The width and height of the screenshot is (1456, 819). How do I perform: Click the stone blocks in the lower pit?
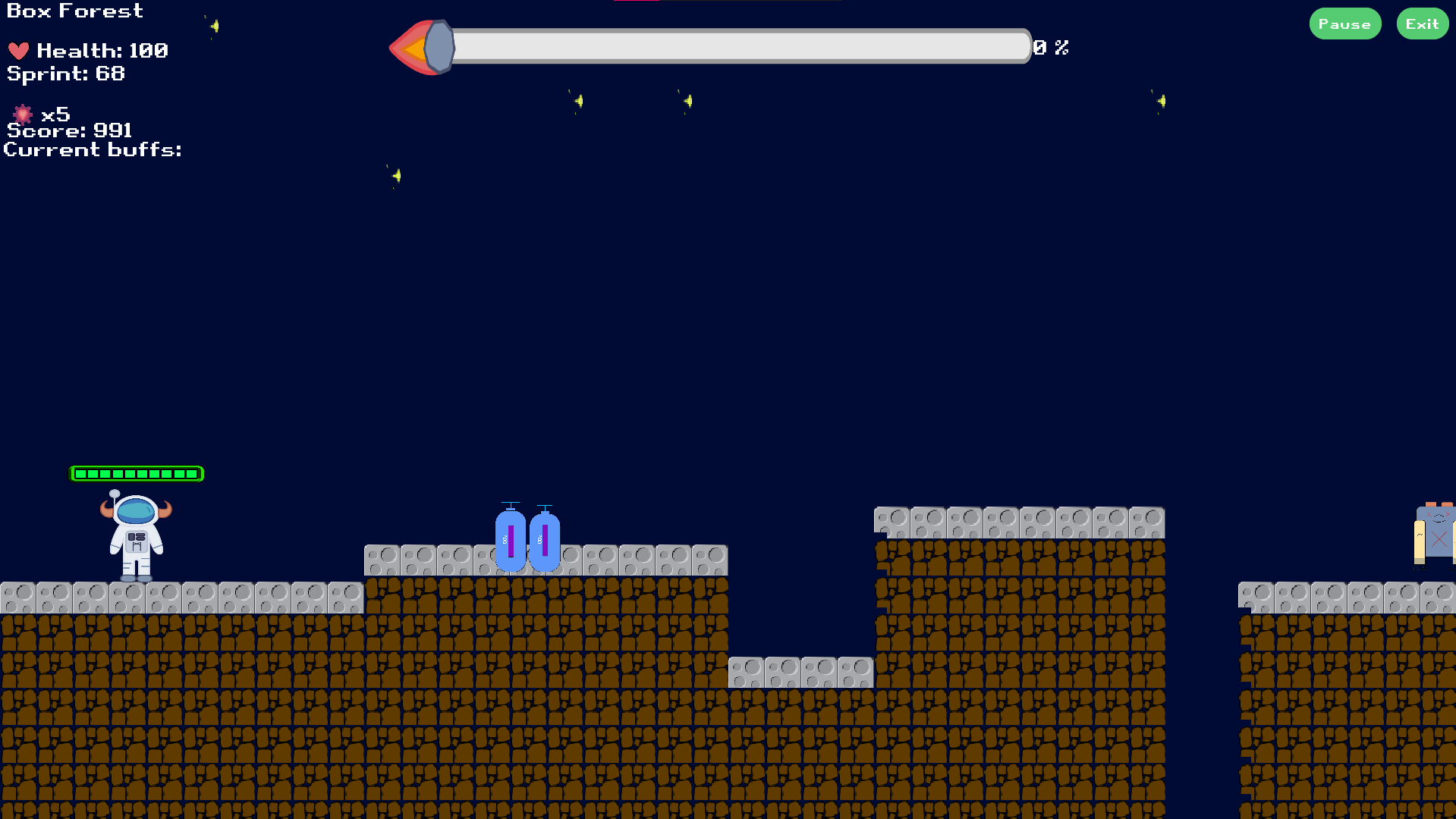click(x=800, y=672)
